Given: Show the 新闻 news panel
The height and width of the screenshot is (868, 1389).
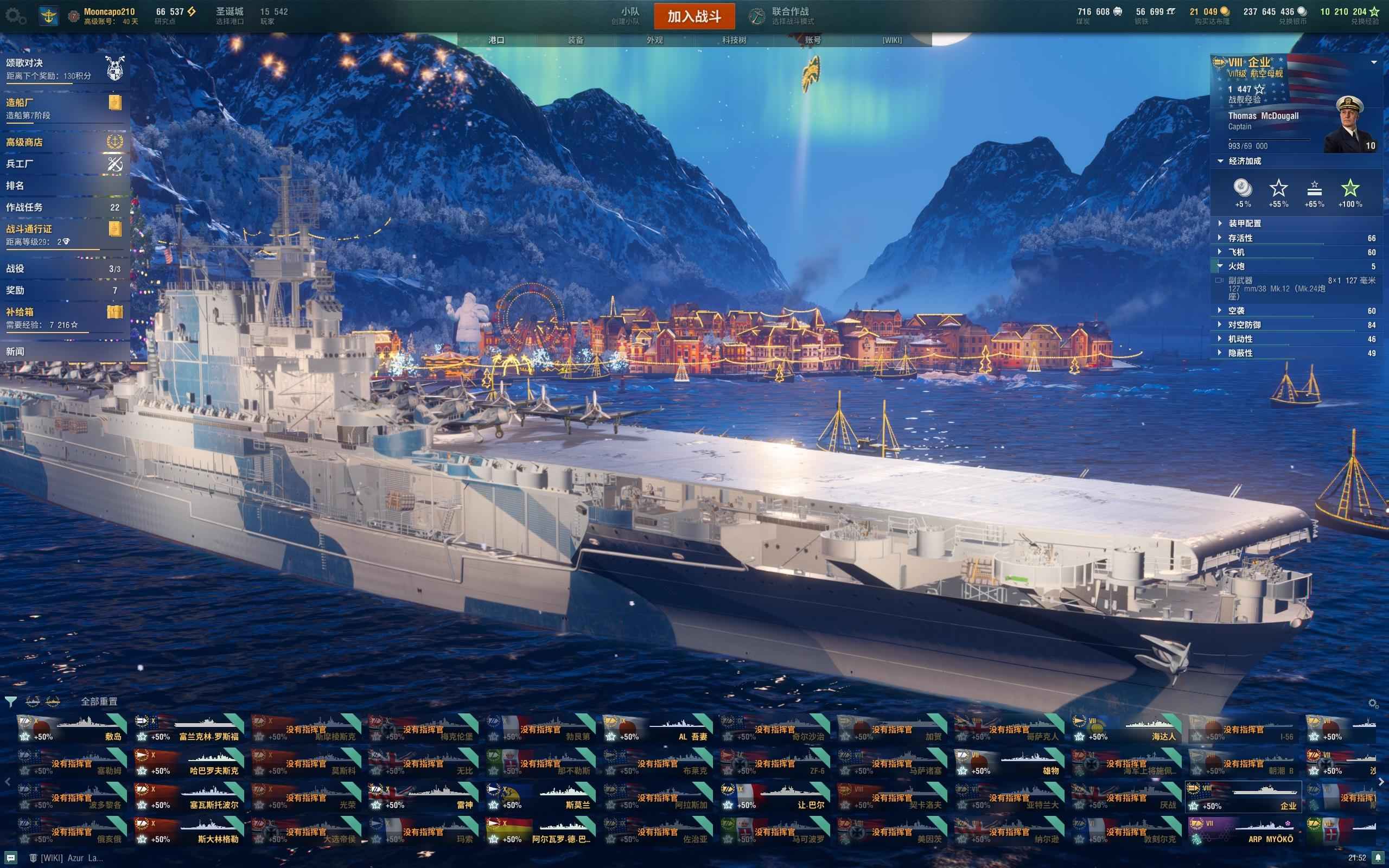Looking at the screenshot, I should 63,352.
